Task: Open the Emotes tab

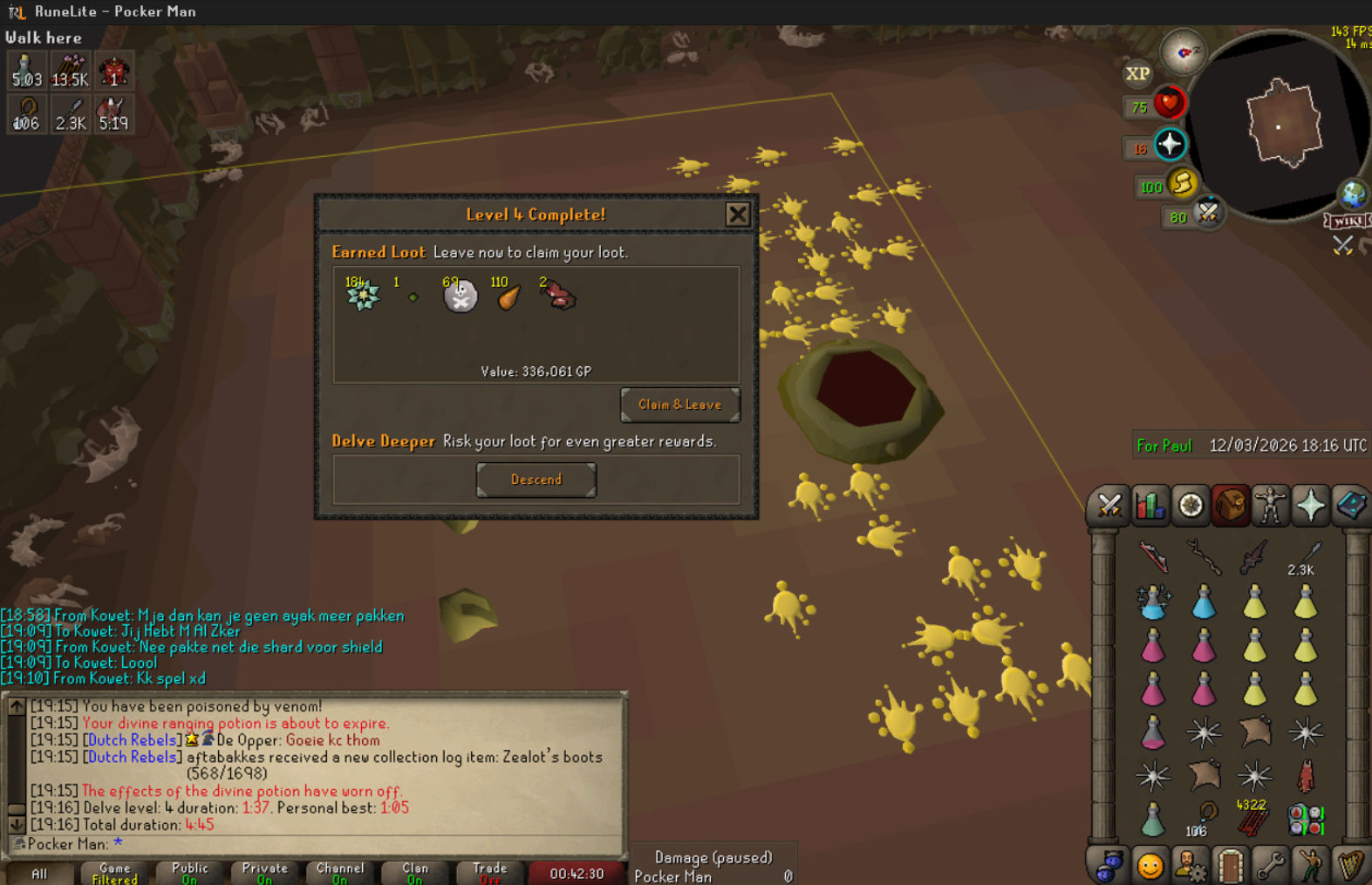Action: tap(1150, 866)
